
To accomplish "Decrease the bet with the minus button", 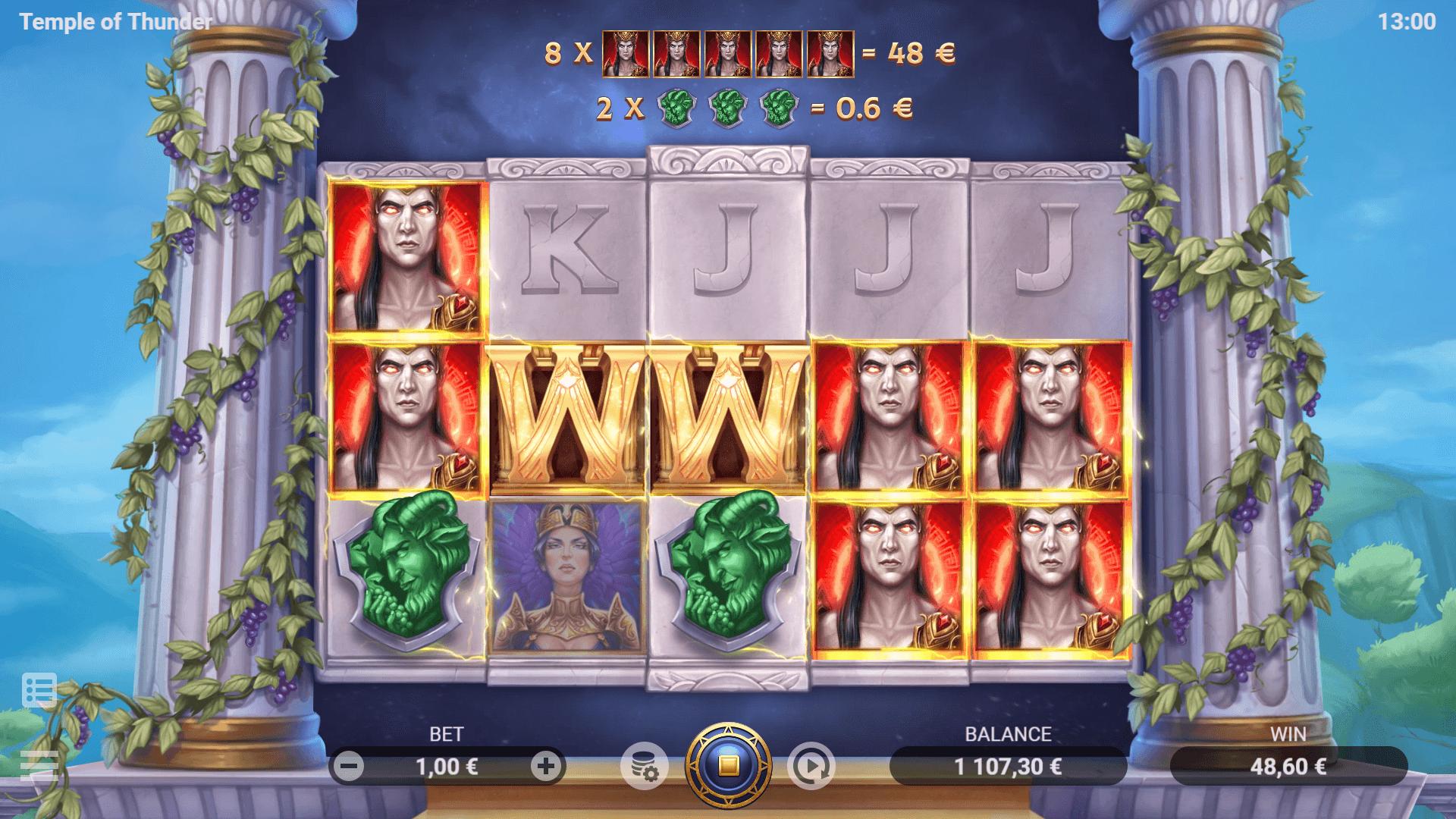I will [x=350, y=766].
